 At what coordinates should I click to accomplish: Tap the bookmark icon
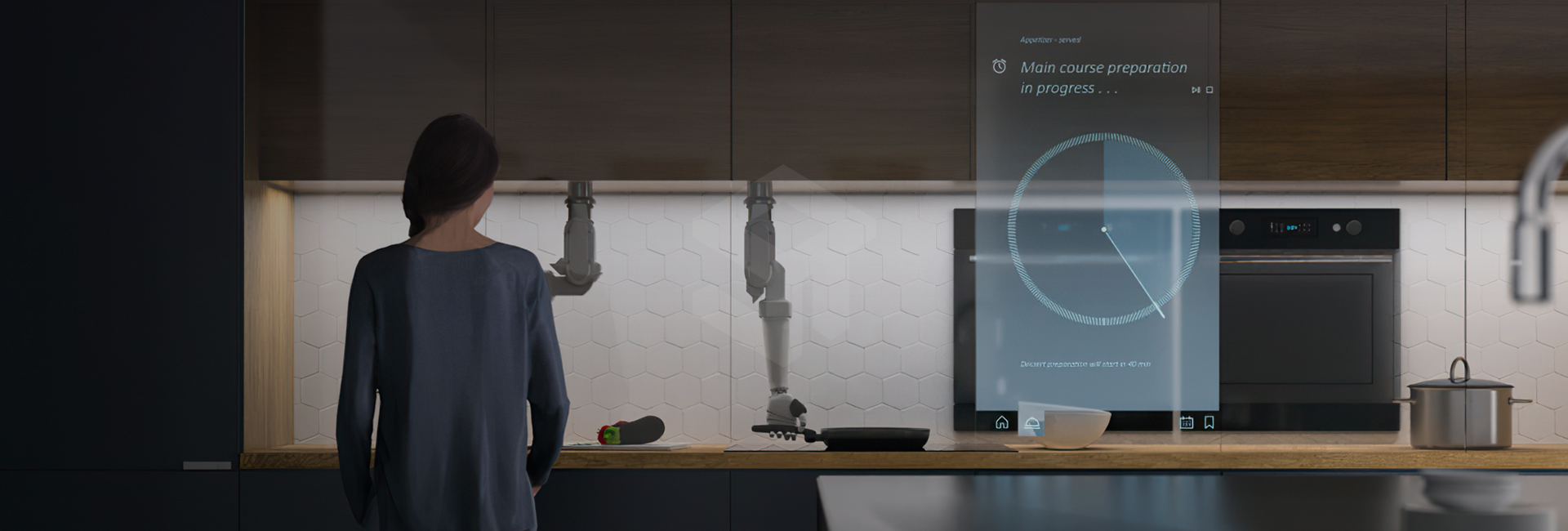[x=1209, y=422]
